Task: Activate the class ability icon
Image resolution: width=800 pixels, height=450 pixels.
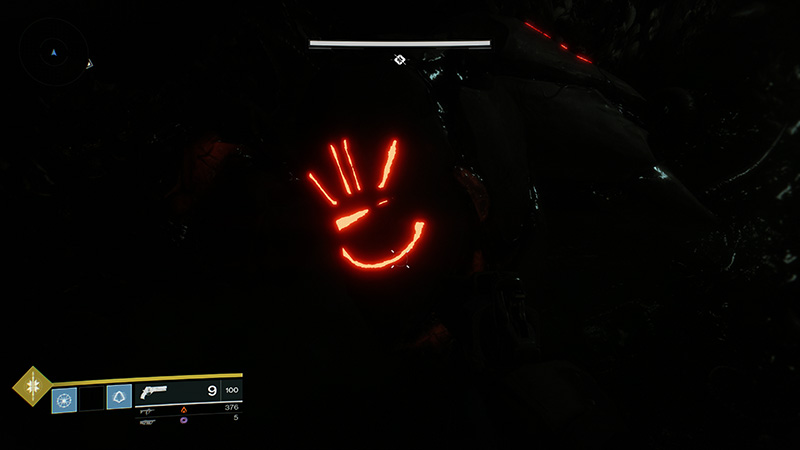Action: pos(119,398)
